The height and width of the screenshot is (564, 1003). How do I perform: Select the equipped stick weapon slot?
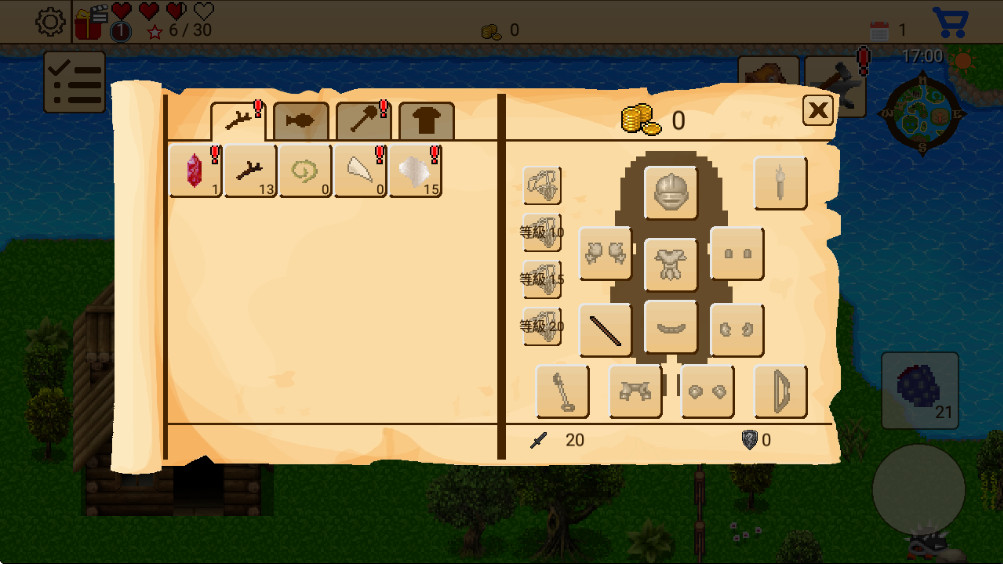pos(605,330)
